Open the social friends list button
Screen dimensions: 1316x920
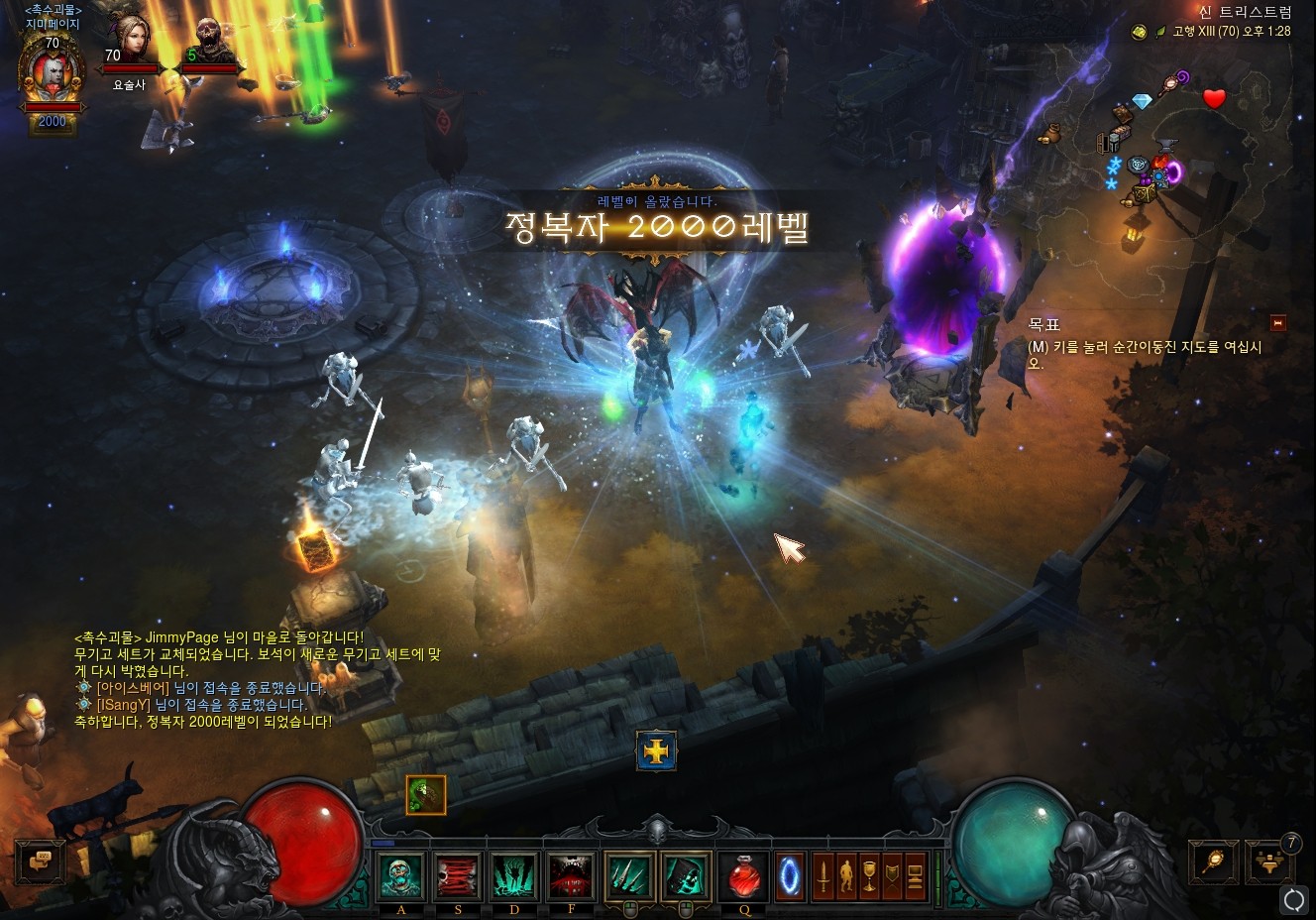point(1269,861)
